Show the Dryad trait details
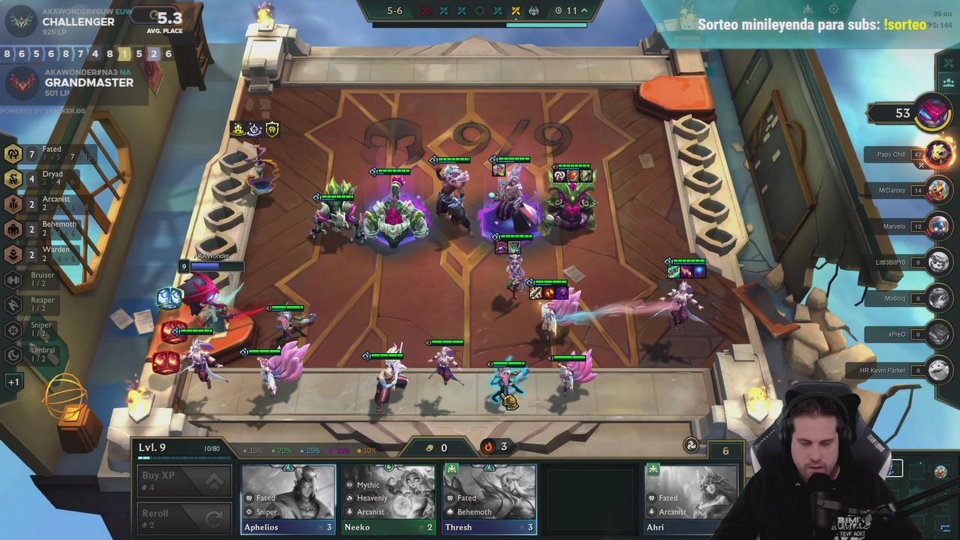Screen dimensions: 960x540 (x=40, y=178)
